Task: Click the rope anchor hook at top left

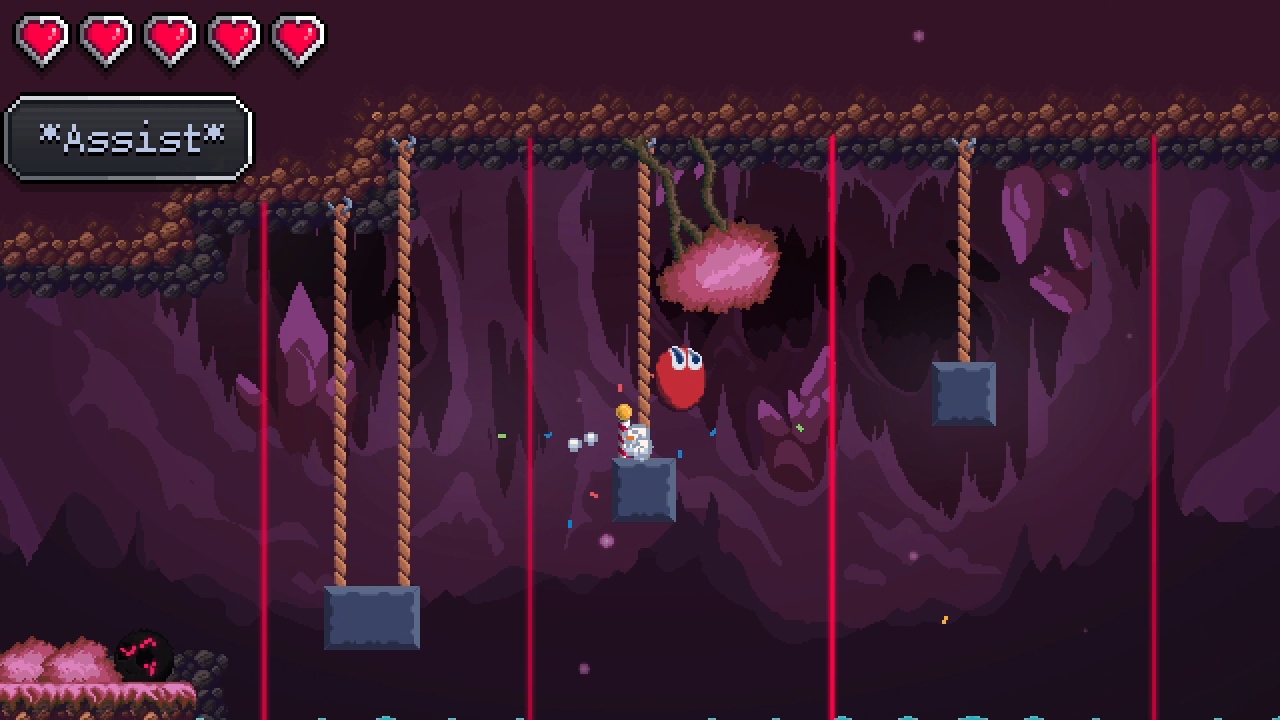Action: (403, 143)
